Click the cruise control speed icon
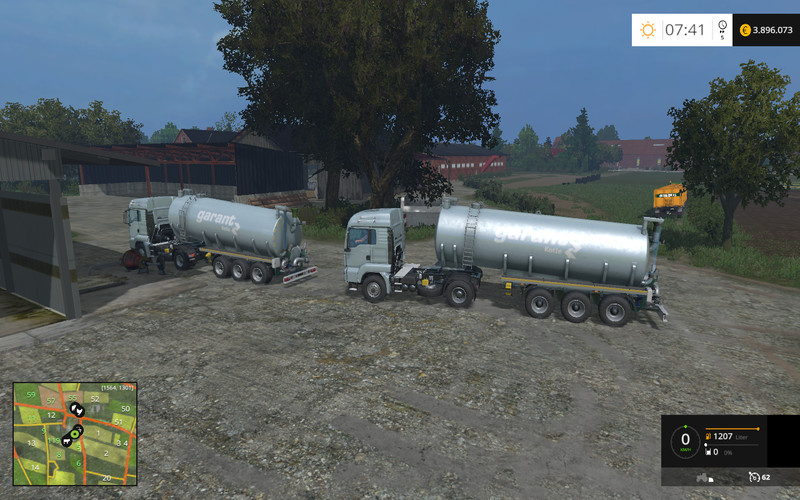 (752, 476)
